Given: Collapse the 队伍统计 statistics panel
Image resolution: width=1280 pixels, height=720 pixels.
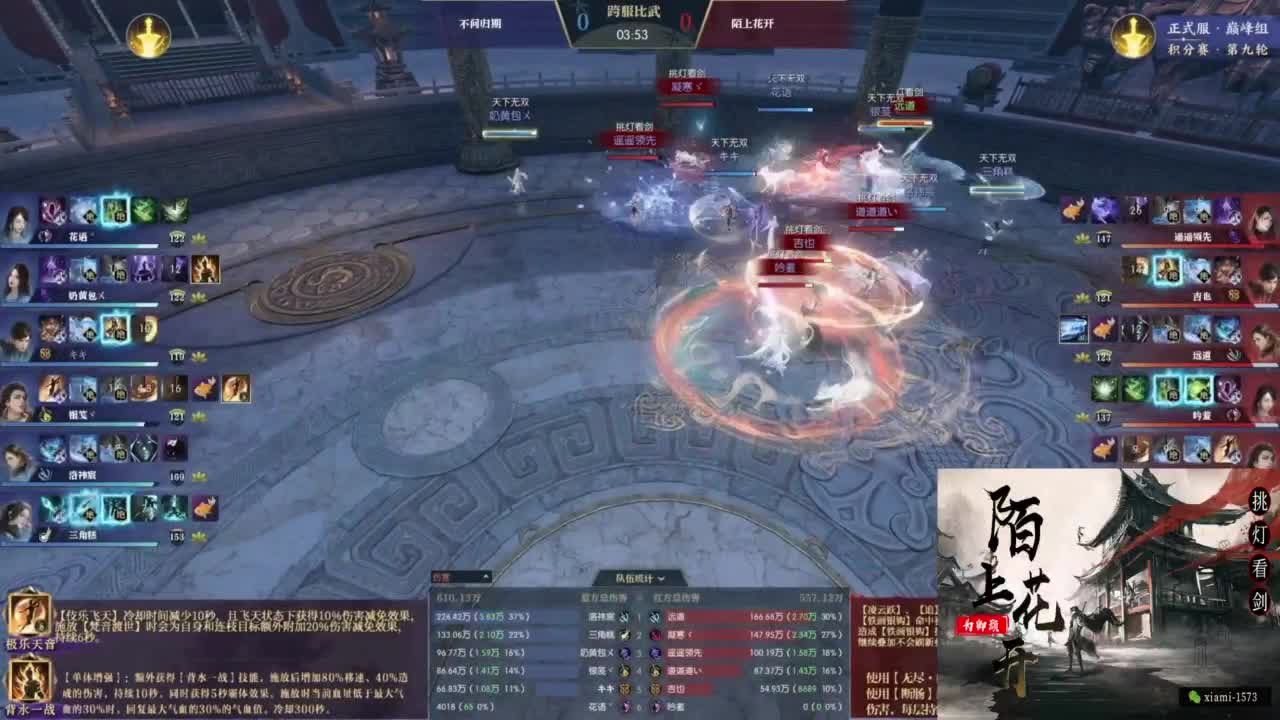Looking at the screenshot, I should coord(659,578).
